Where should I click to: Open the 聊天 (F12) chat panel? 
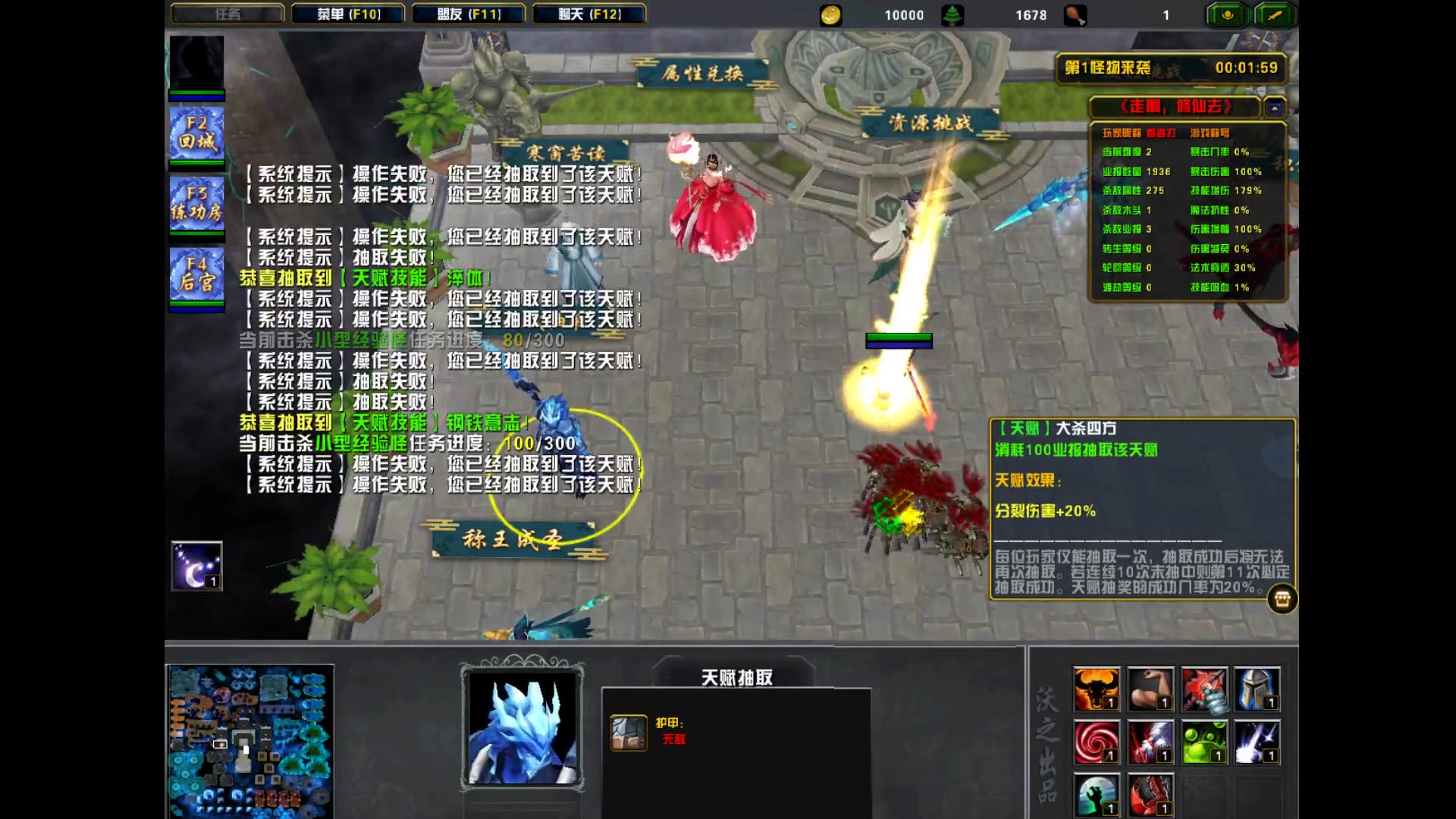tap(588, 14)
